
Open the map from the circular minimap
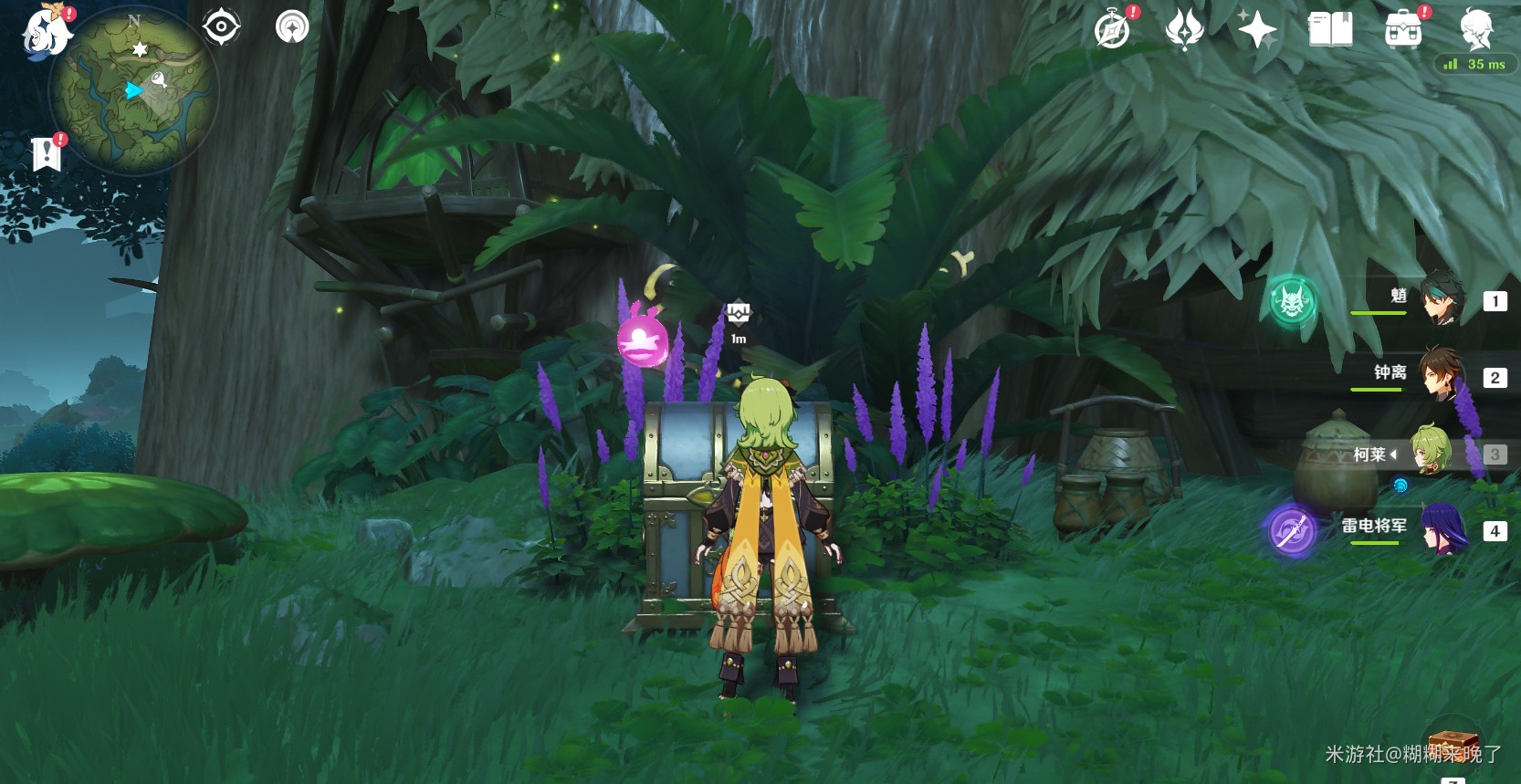[133, 91]
